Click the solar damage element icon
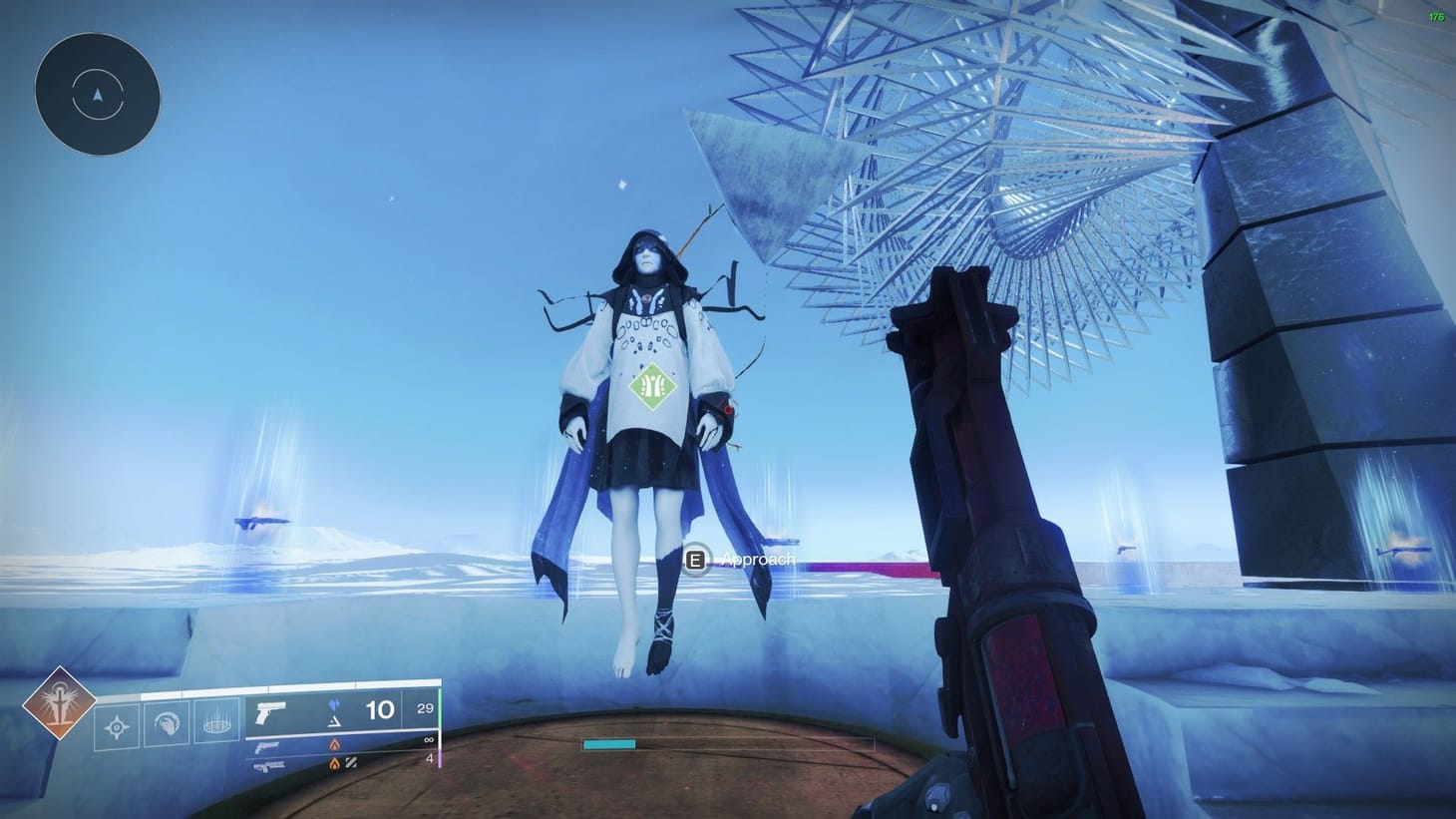1456x819 pixels. click(334, 744)
